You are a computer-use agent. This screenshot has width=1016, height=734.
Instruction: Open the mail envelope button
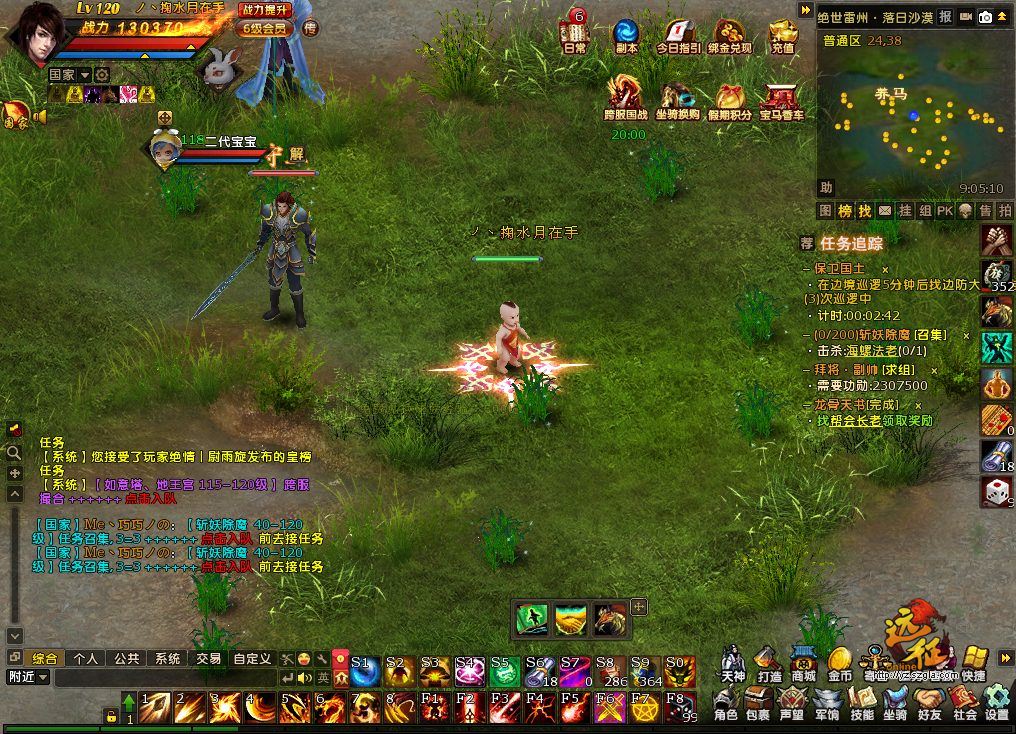click(885, 211)
